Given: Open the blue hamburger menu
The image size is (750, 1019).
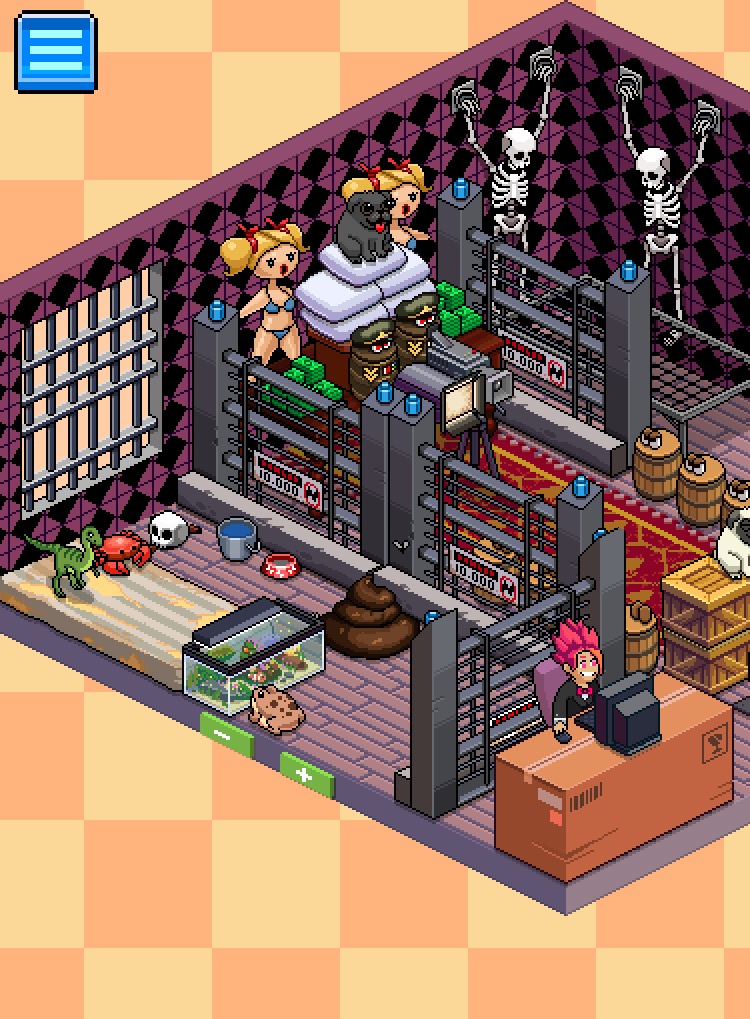Looking at the screenshot, I should click(56, 51).
